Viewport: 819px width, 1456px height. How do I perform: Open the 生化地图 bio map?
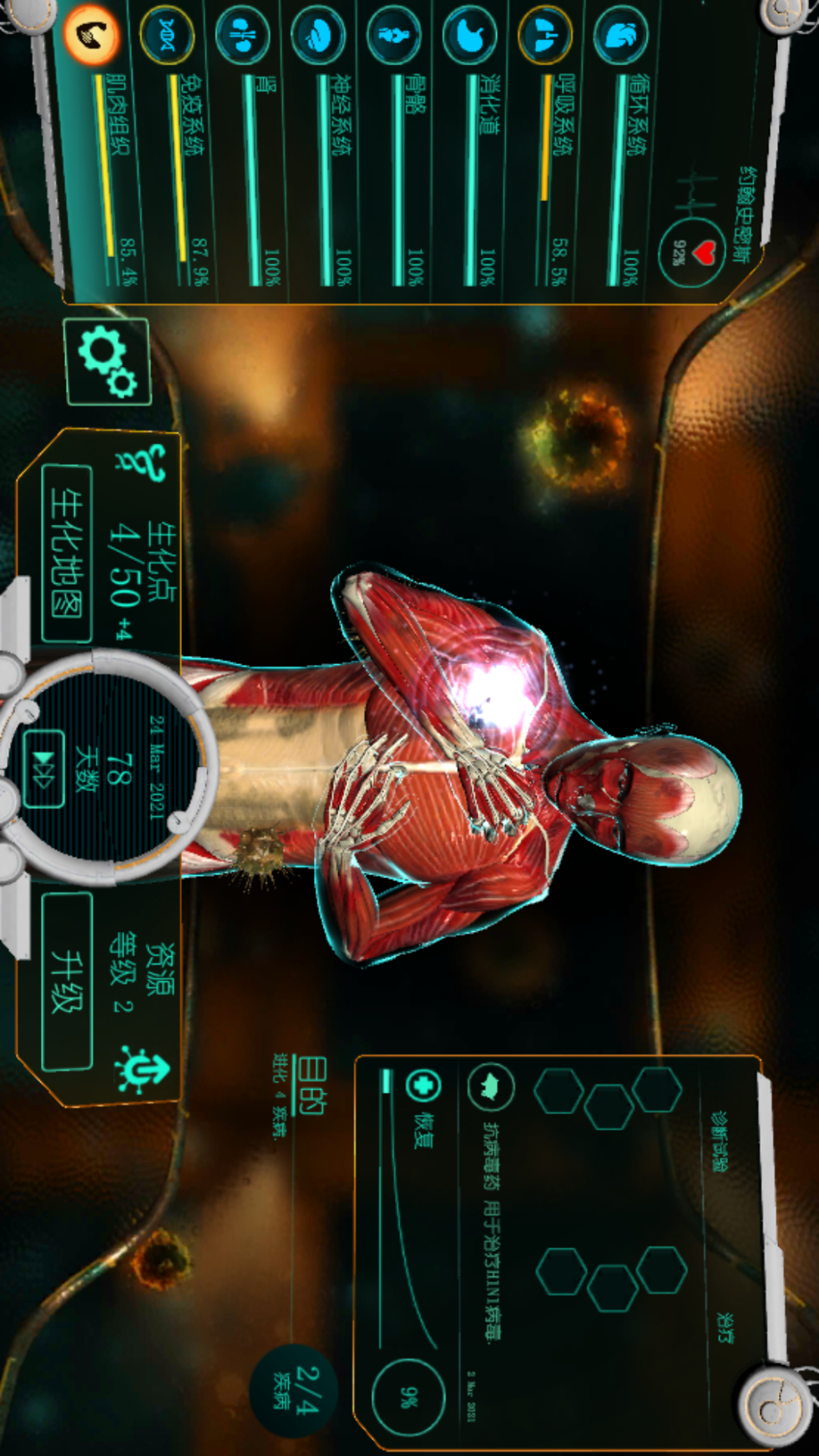tap(66, 552)
